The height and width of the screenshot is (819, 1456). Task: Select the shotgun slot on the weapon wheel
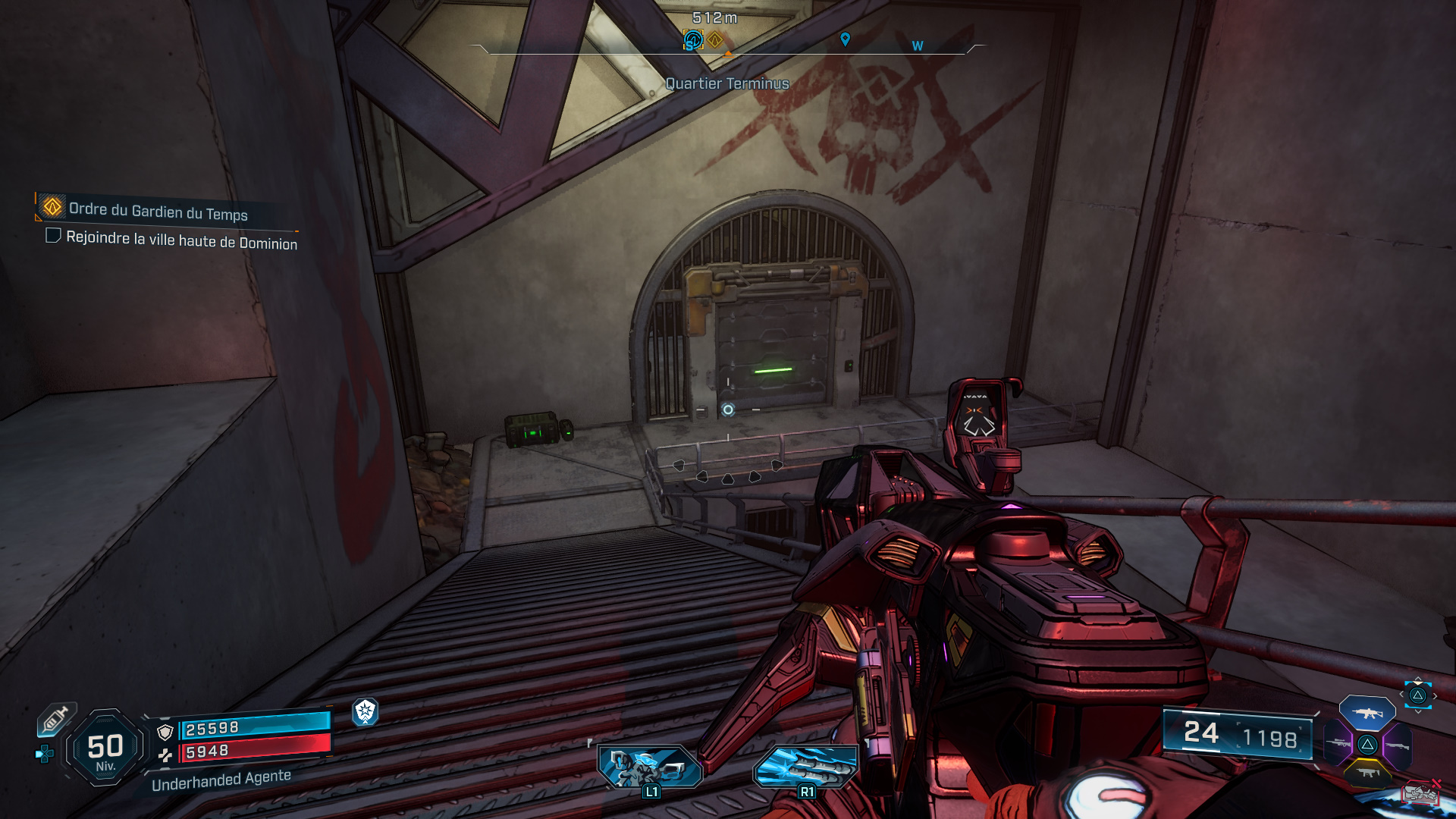click(1398, 745)
